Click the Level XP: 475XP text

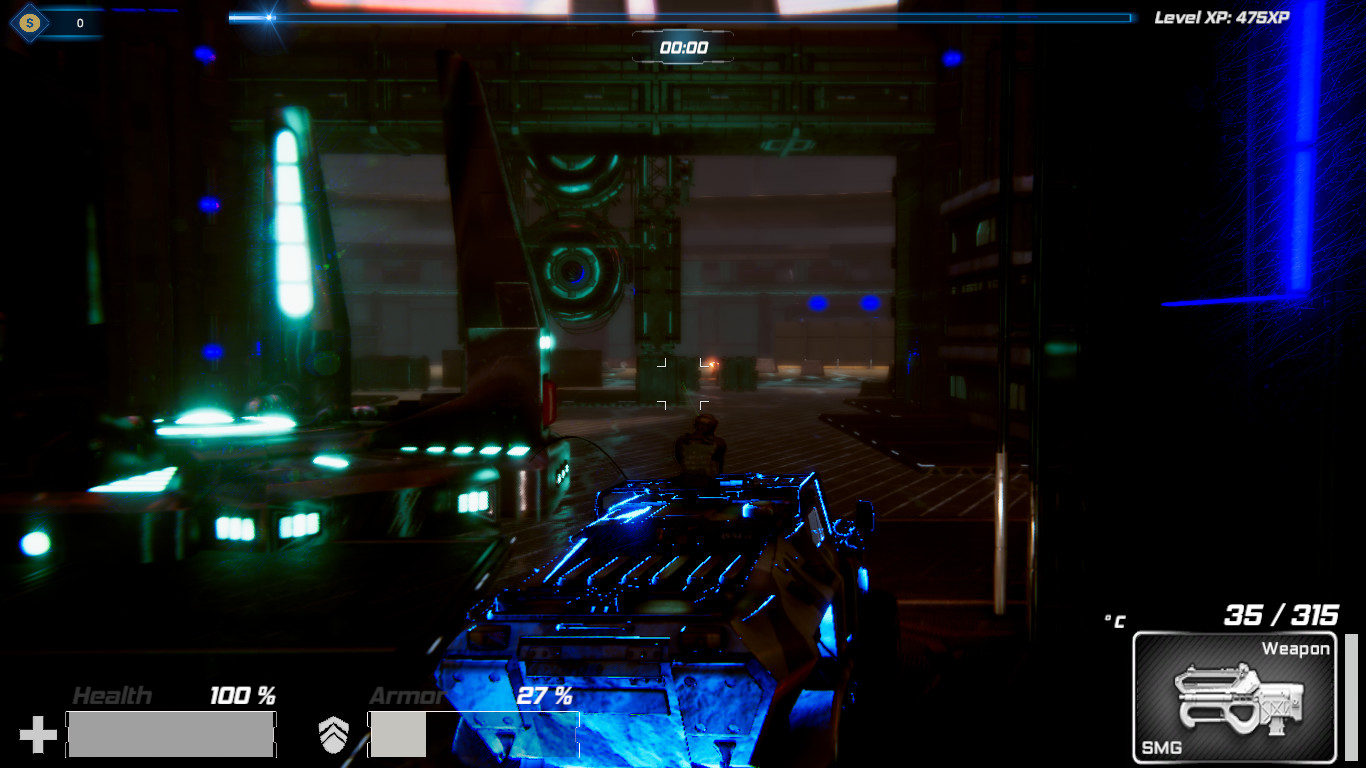(1222, 16)
